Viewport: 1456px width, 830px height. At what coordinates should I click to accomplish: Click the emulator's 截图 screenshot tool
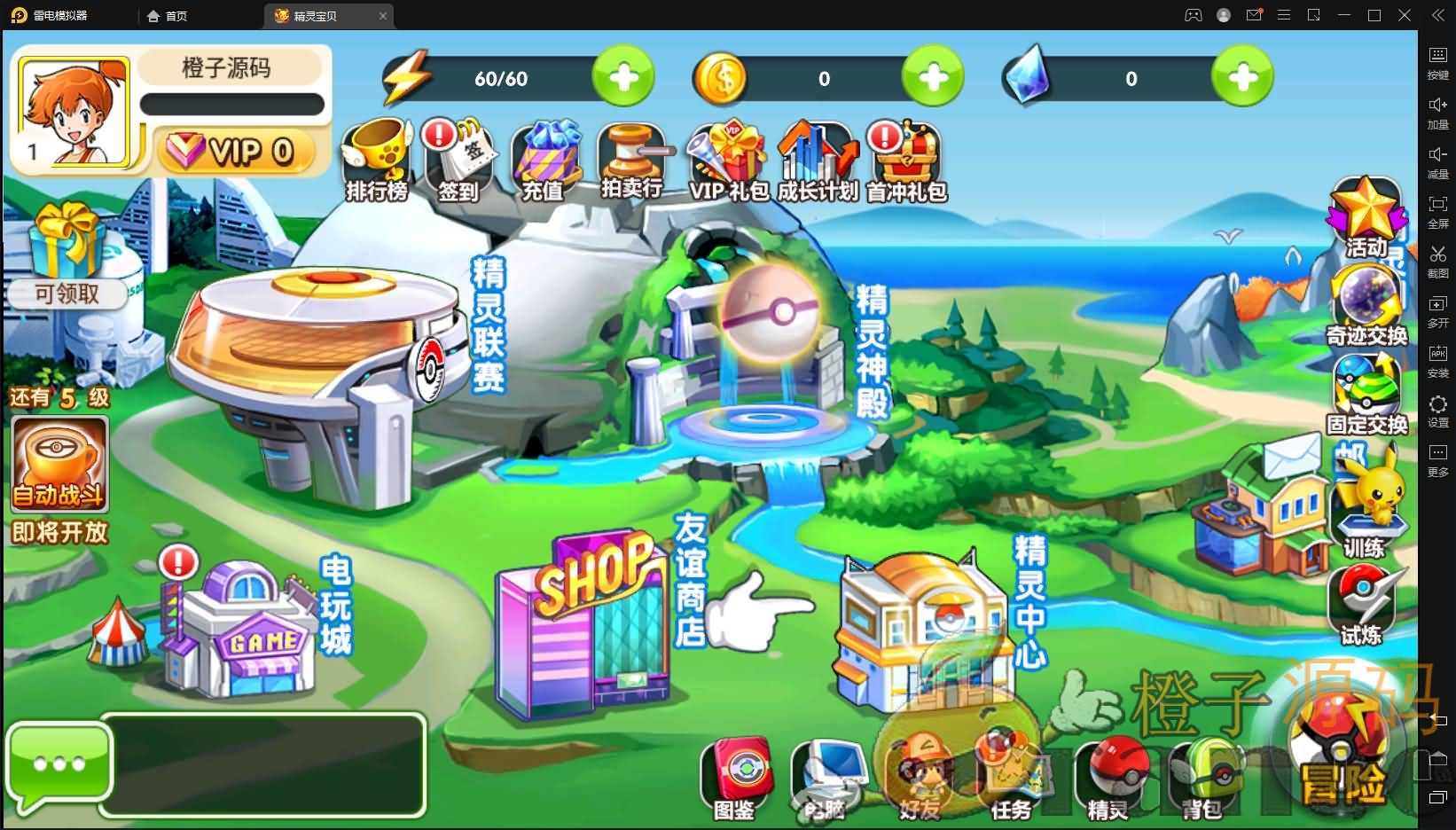pyautogui.click(x=1437, y=261)
